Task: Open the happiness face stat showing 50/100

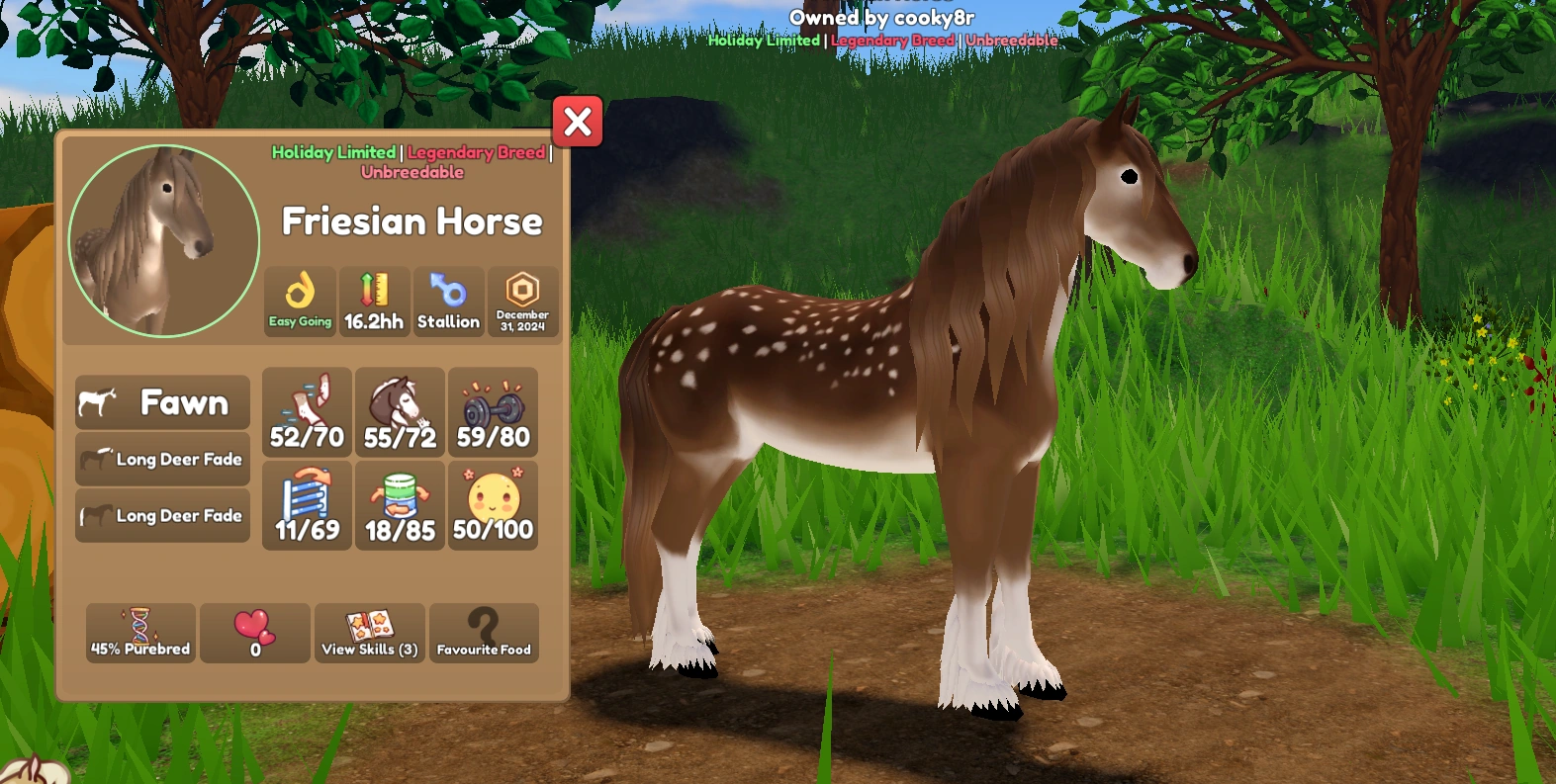Action: coord(493,505)
